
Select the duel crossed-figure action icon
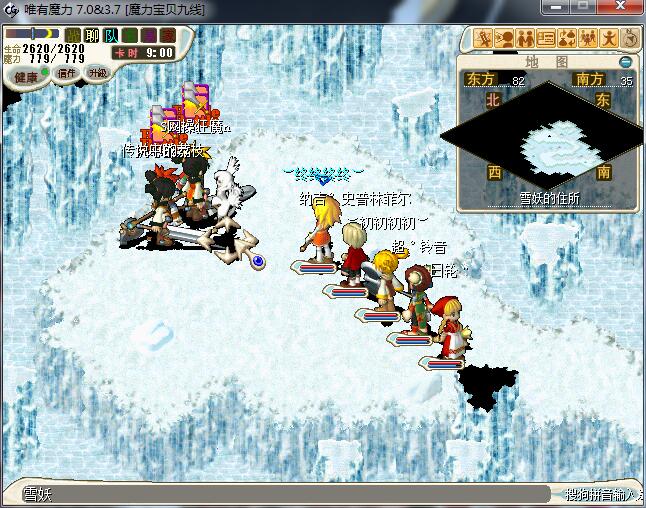485,39
